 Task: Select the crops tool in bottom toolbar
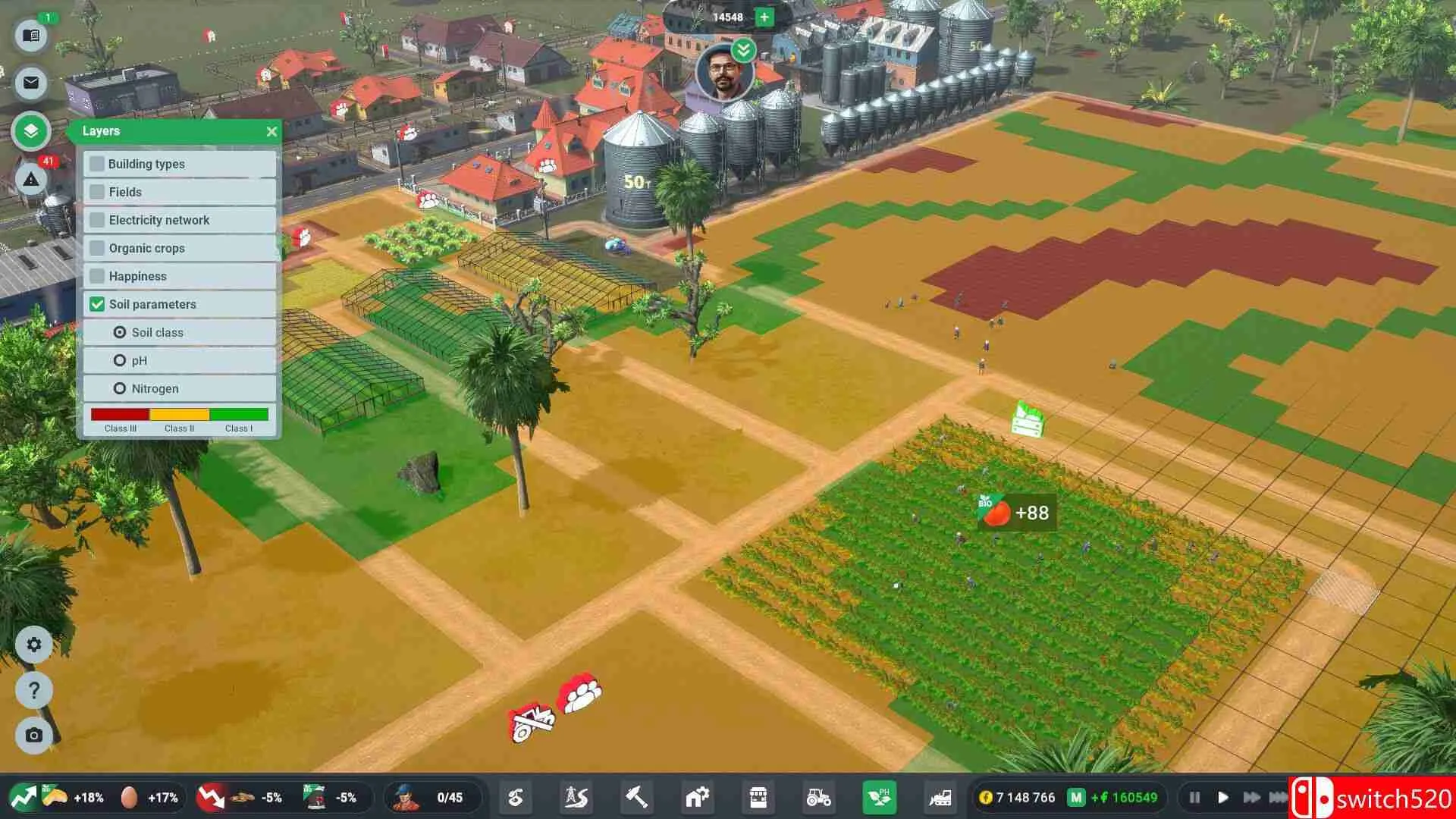point(515,797)
